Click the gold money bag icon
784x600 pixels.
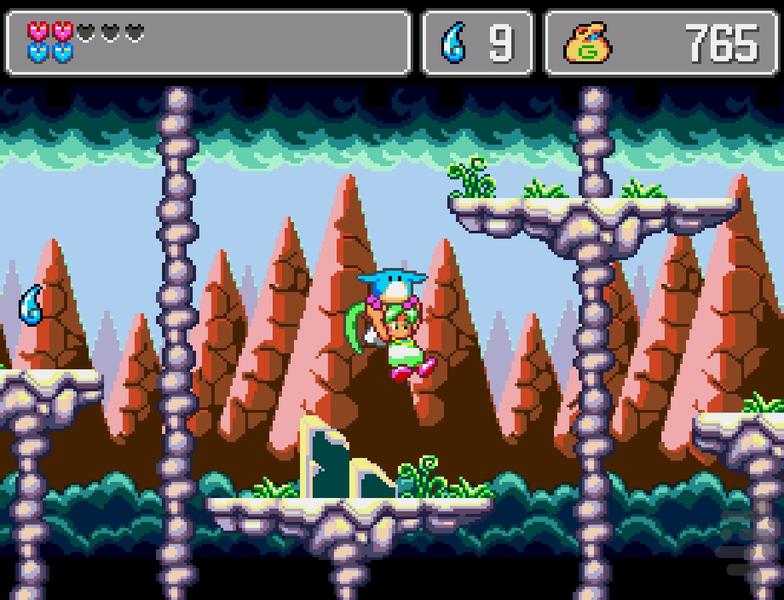click(588, 43)
